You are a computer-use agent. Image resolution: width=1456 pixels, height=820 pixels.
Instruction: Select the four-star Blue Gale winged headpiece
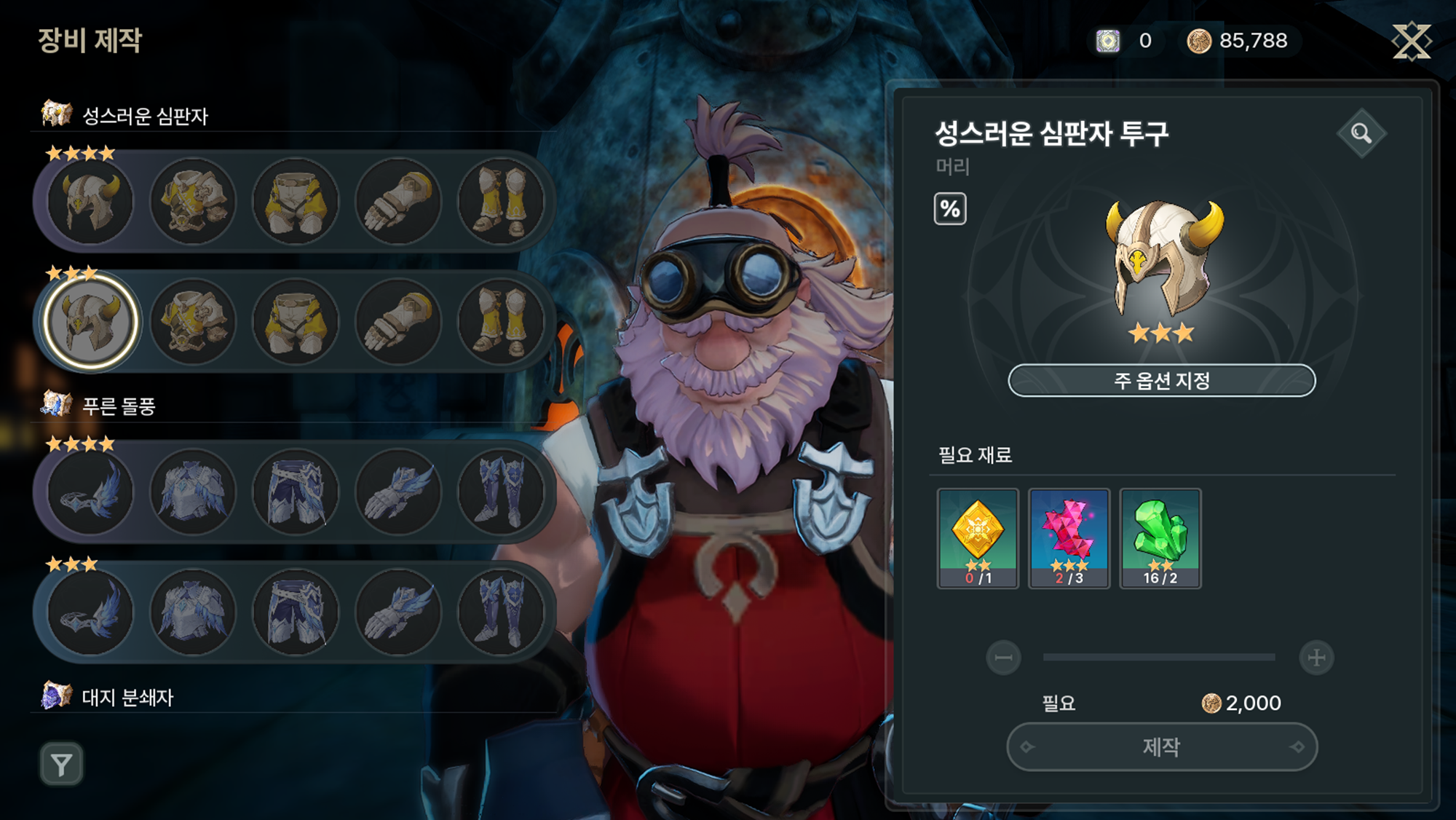tap(90, 492)
